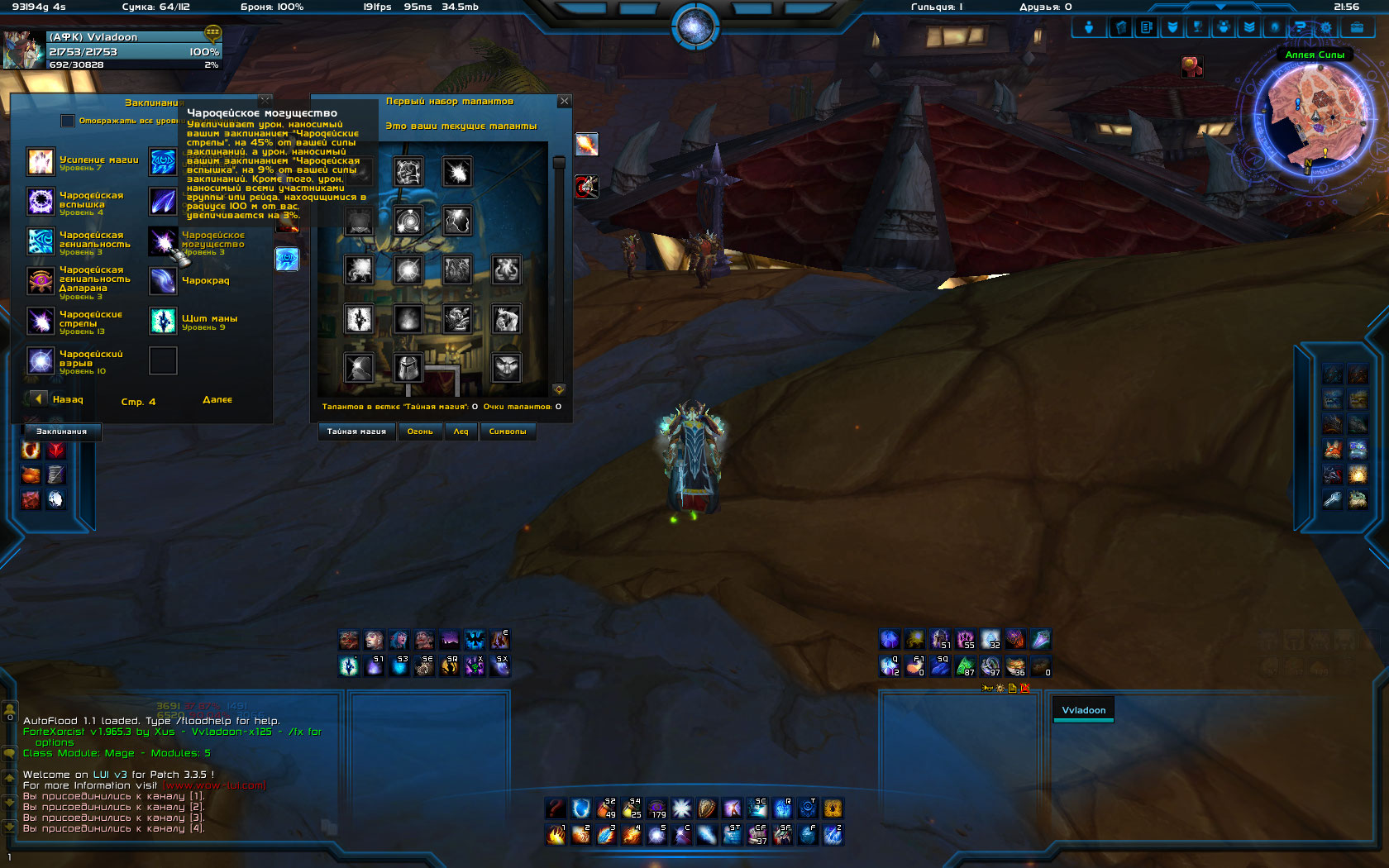1389x868 pixels.
Task: Switch to the Огонь talent tab
Action: 420,432
